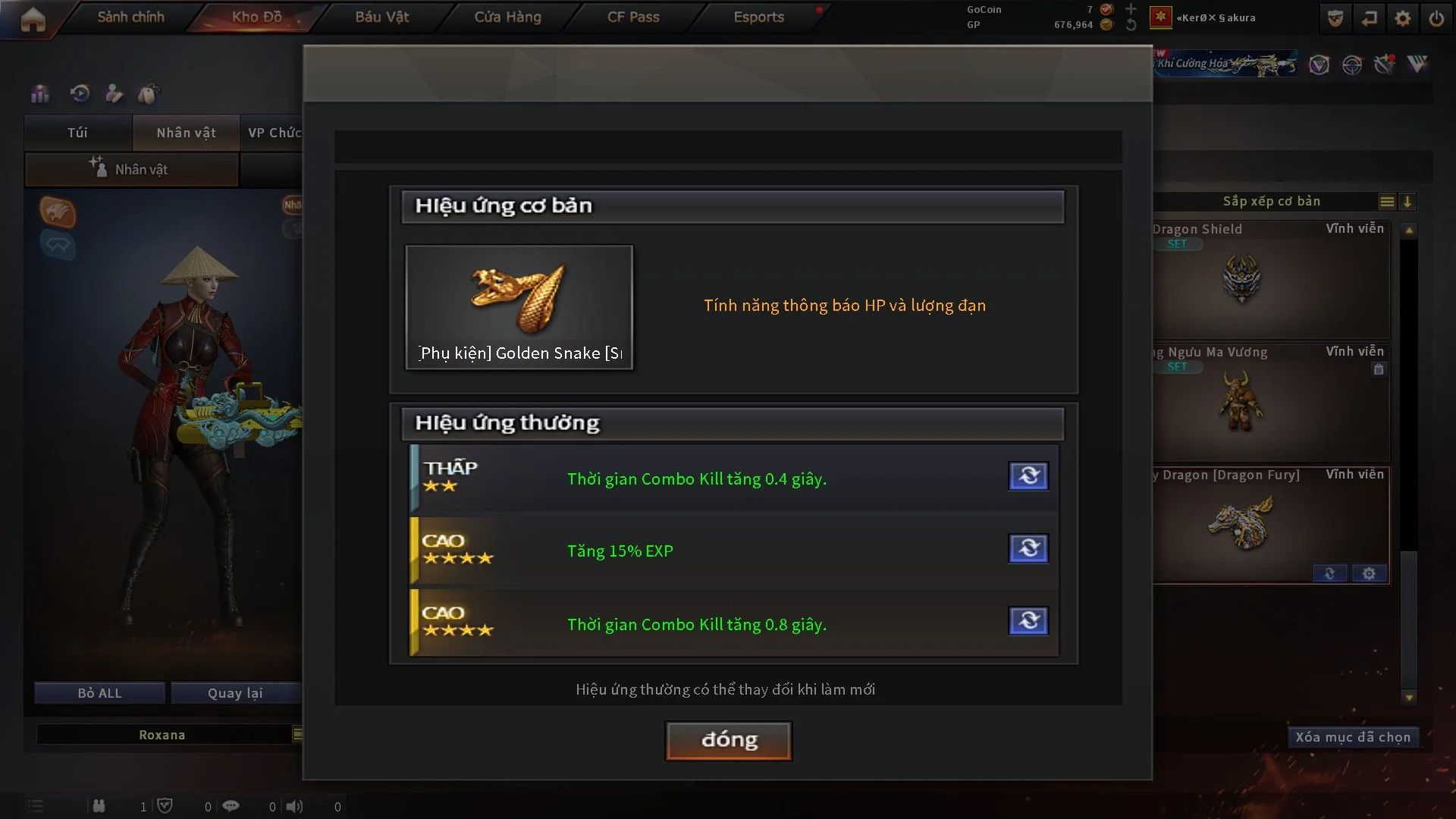The width and height of the screenshot is (1456, 819).
Task: Select the crosshair event icon near Khí Cường Hóa banner
Action: point(1351,65)
